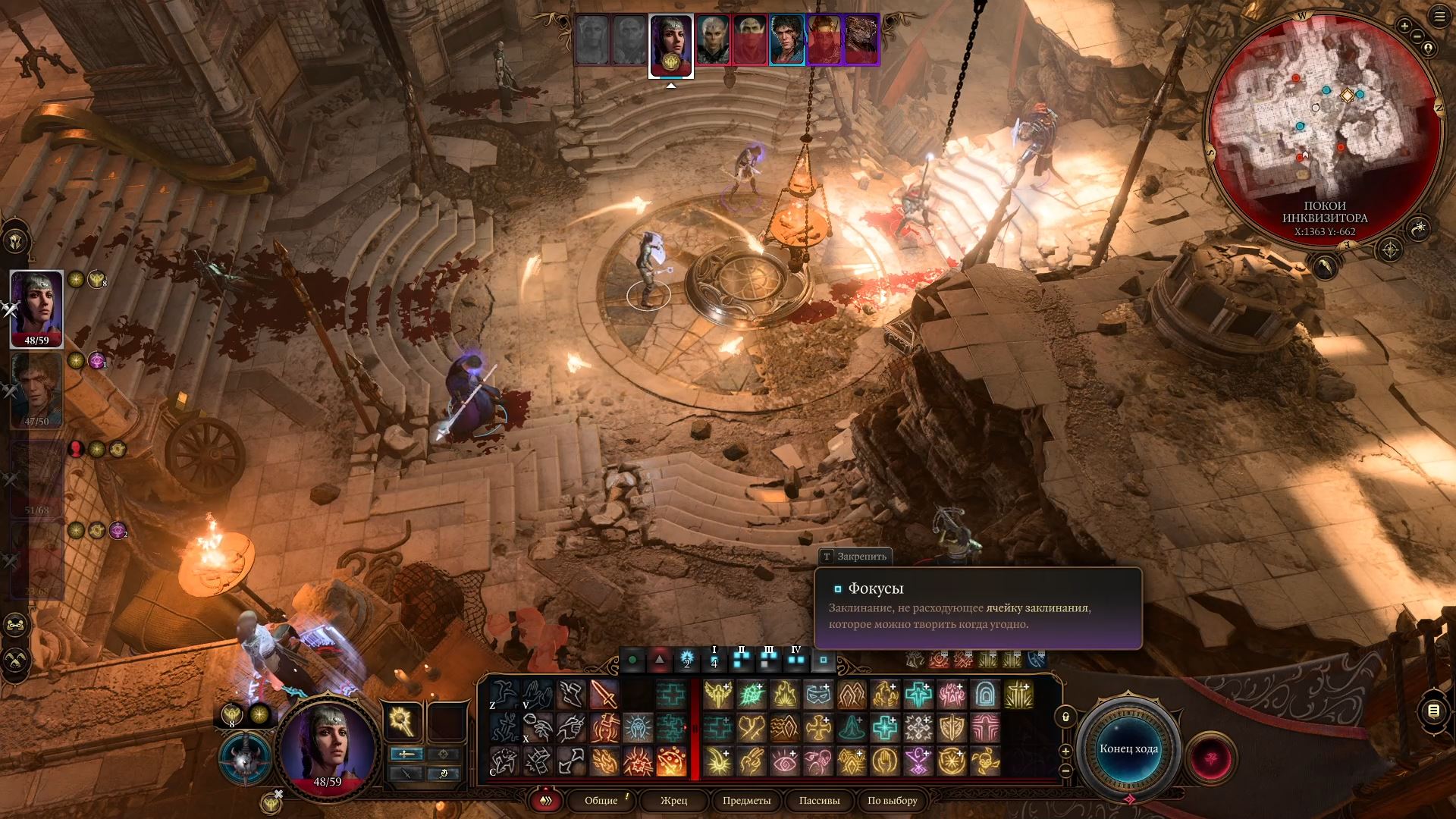End the turn with Конец хода
1456x819 pixels.
coord(1128,748)
